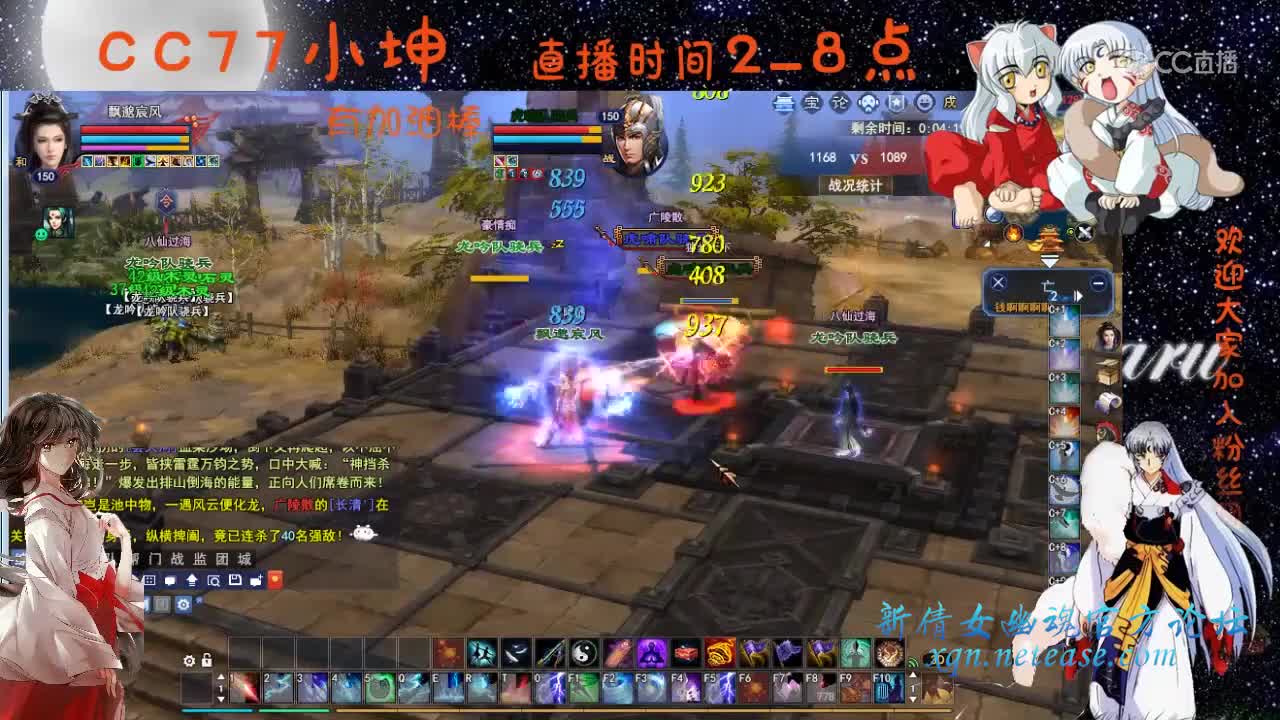This screenshot has height=720, width=1280.
Task: Click the floppy disk chat save icon
Action: click(x=237, y=579)
